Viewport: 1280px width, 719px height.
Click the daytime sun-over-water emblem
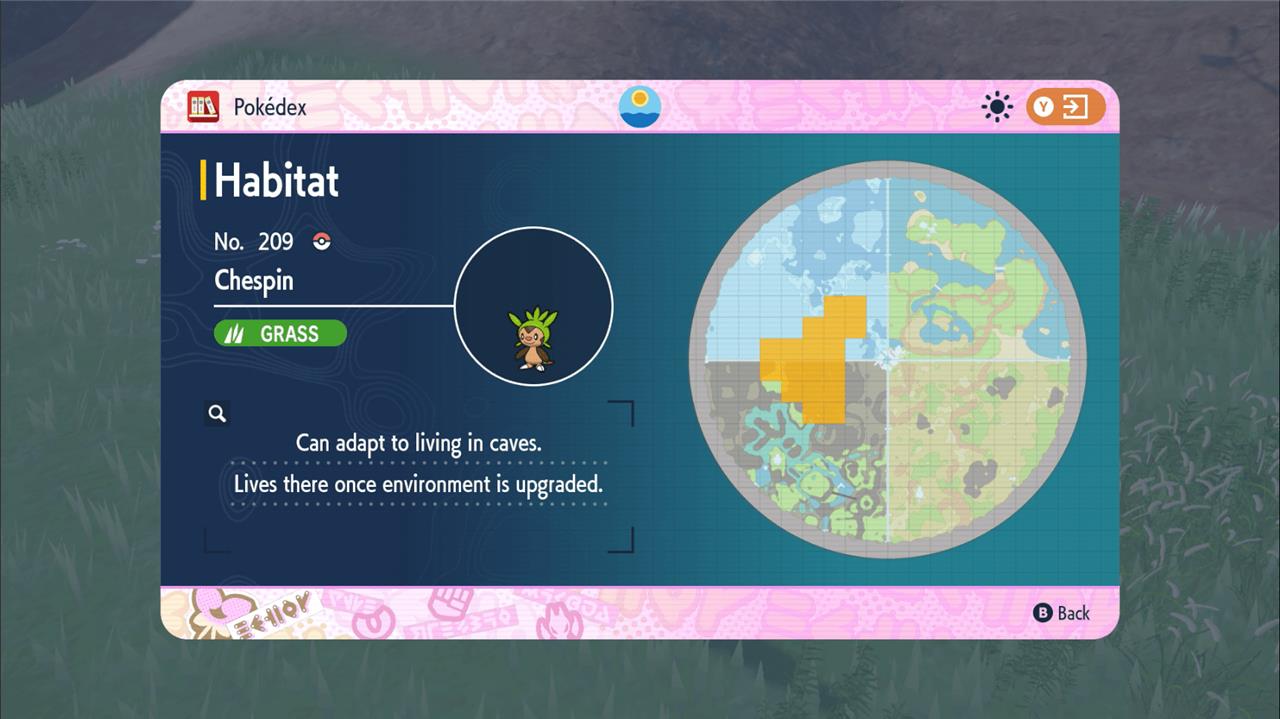tap(640, 107)
